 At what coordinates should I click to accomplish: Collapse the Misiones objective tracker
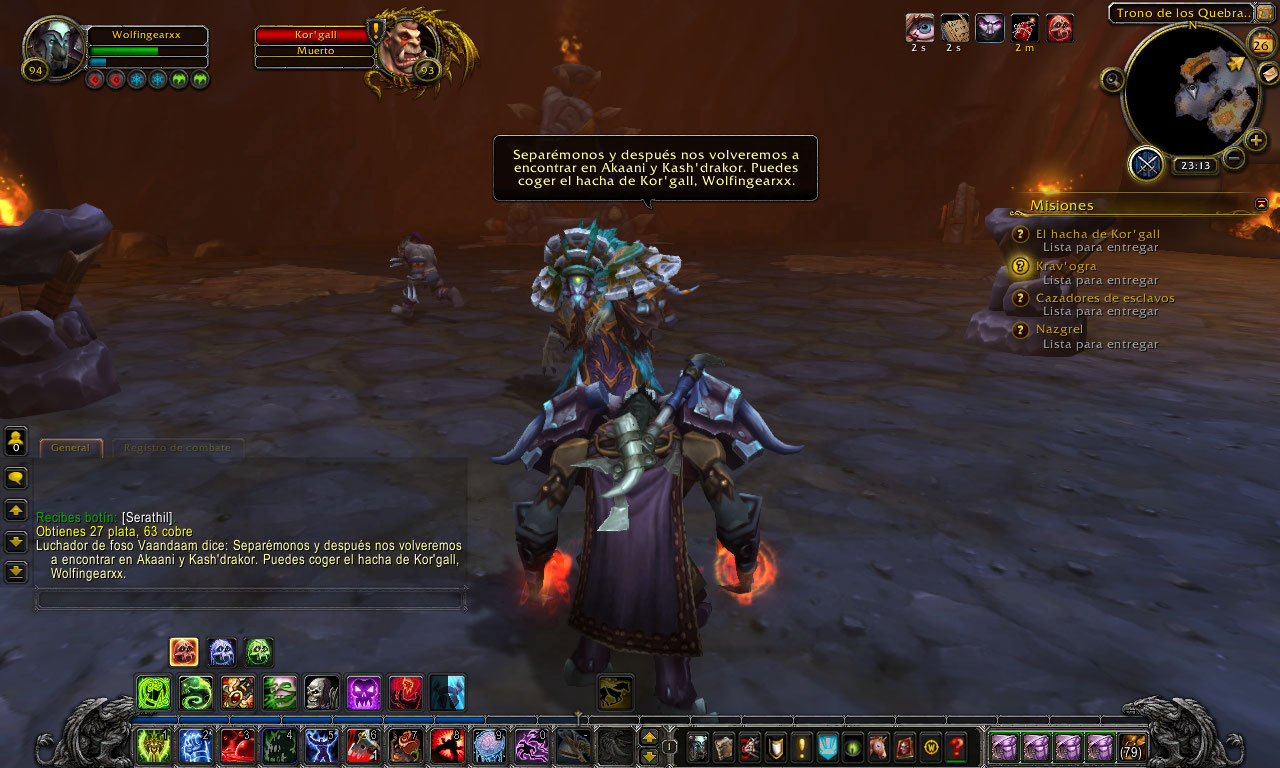1261,204
